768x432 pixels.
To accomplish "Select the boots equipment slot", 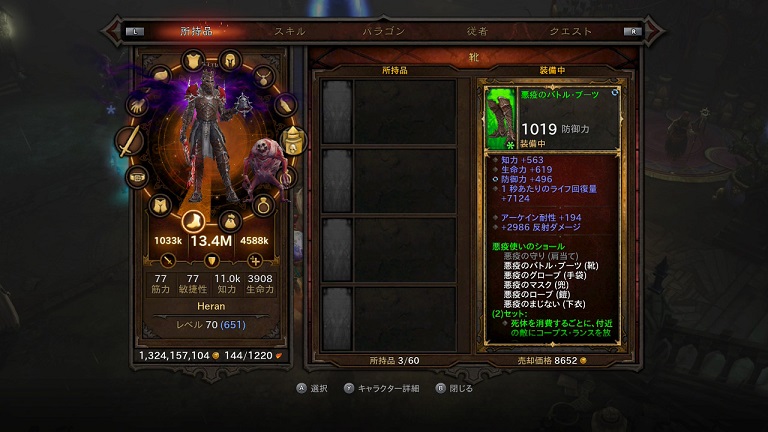I will coord(193,220).
